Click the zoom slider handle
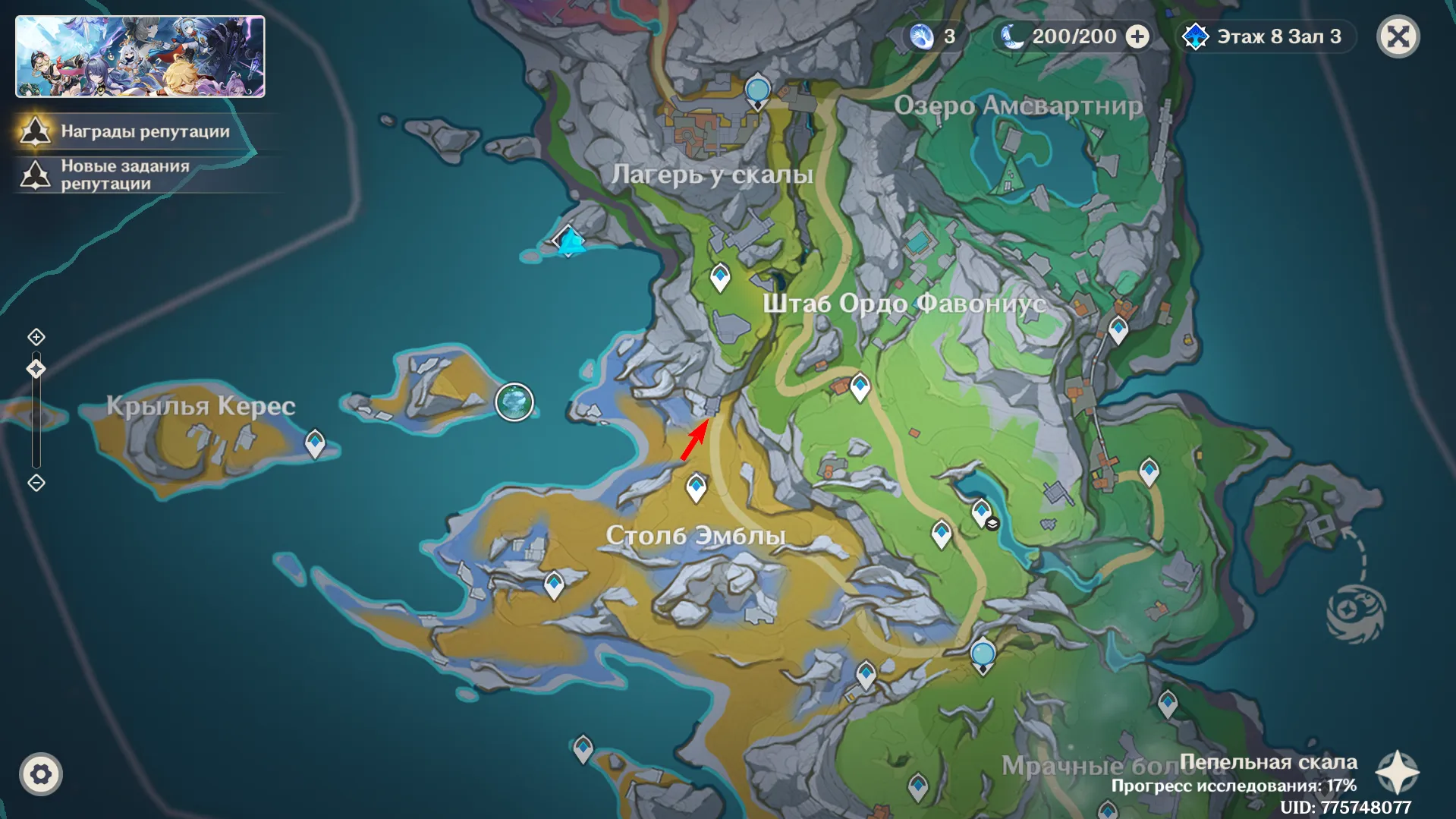This screenshot has height=819, width=1456. click(36, 370)
